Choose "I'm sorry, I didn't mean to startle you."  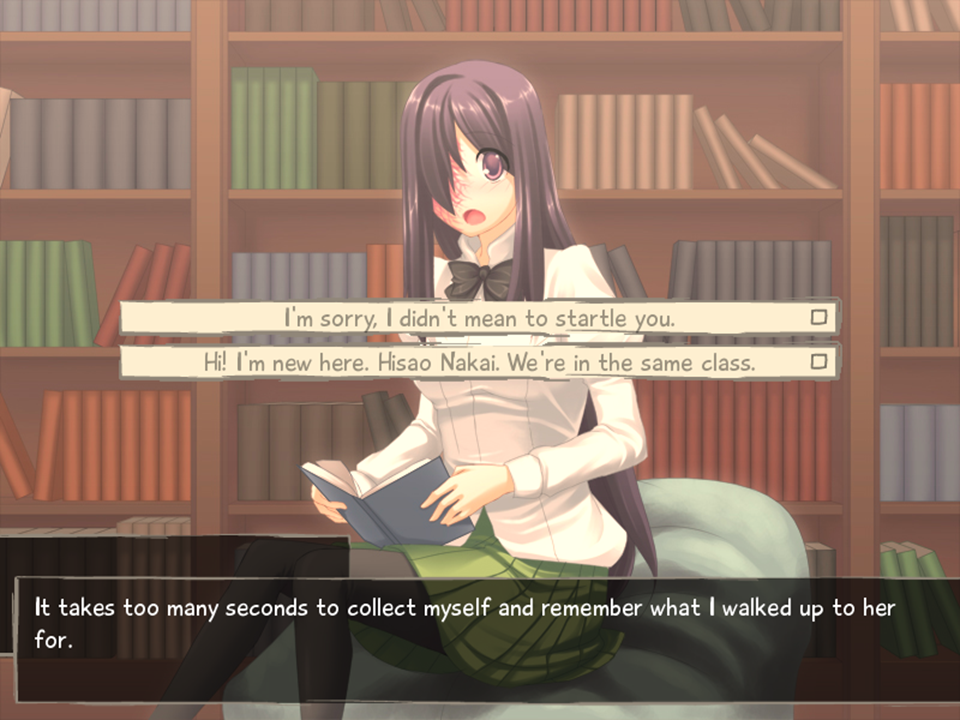pos(479,319)
